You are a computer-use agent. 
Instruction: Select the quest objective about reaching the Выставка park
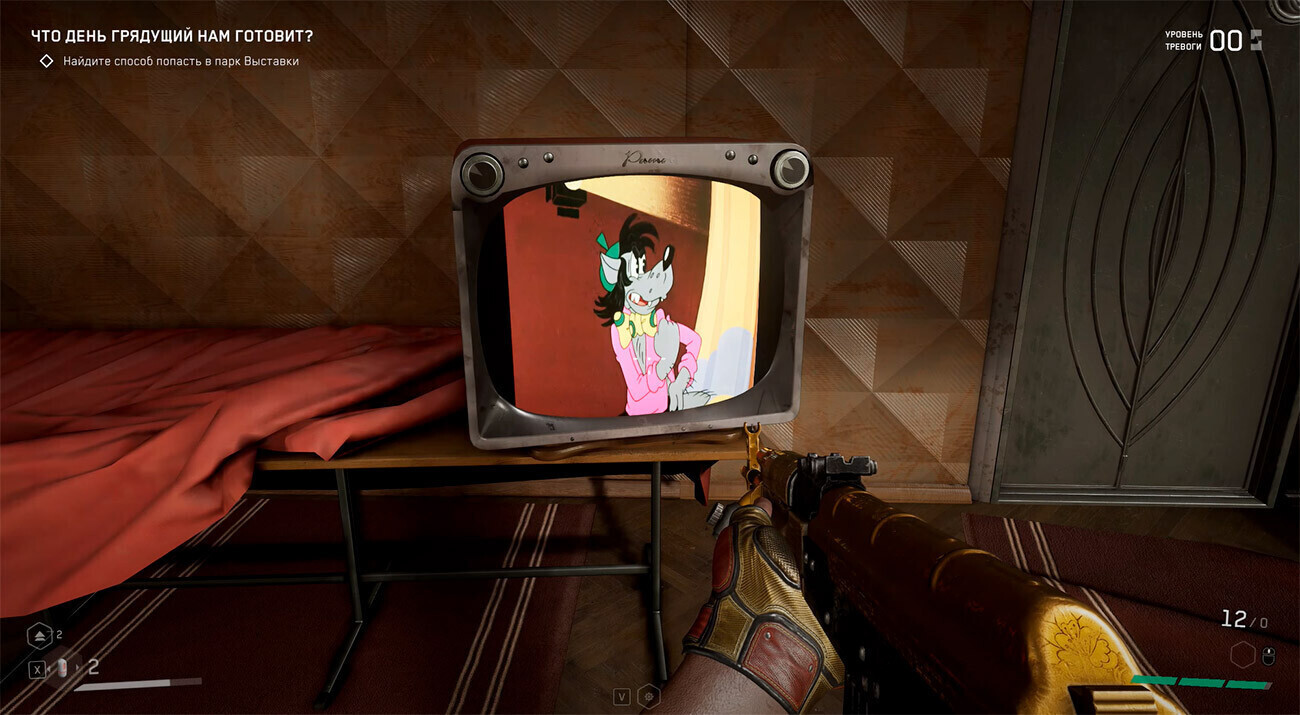click(180, 61)
